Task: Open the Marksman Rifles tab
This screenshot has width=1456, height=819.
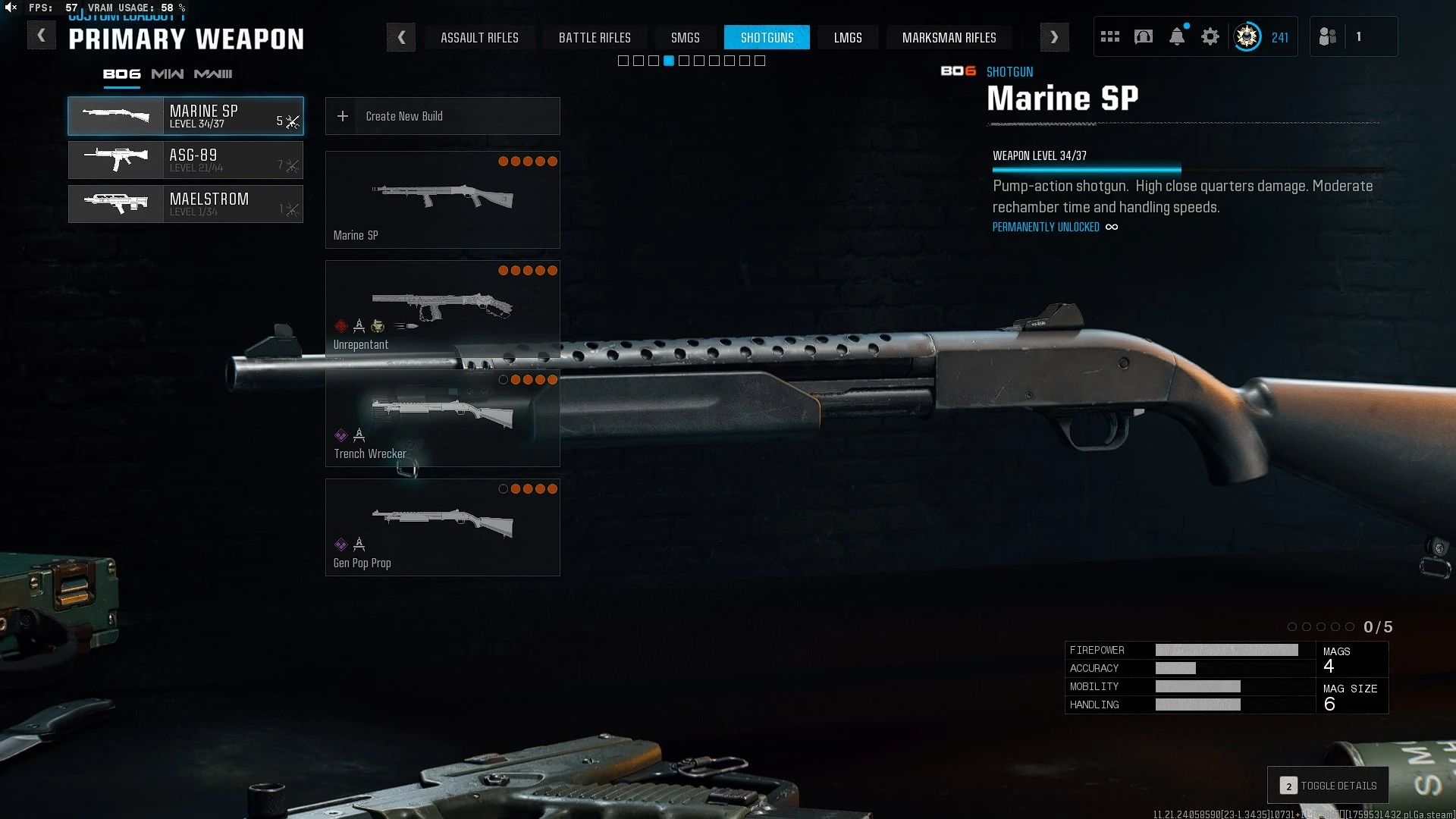Action: (949, 37)
